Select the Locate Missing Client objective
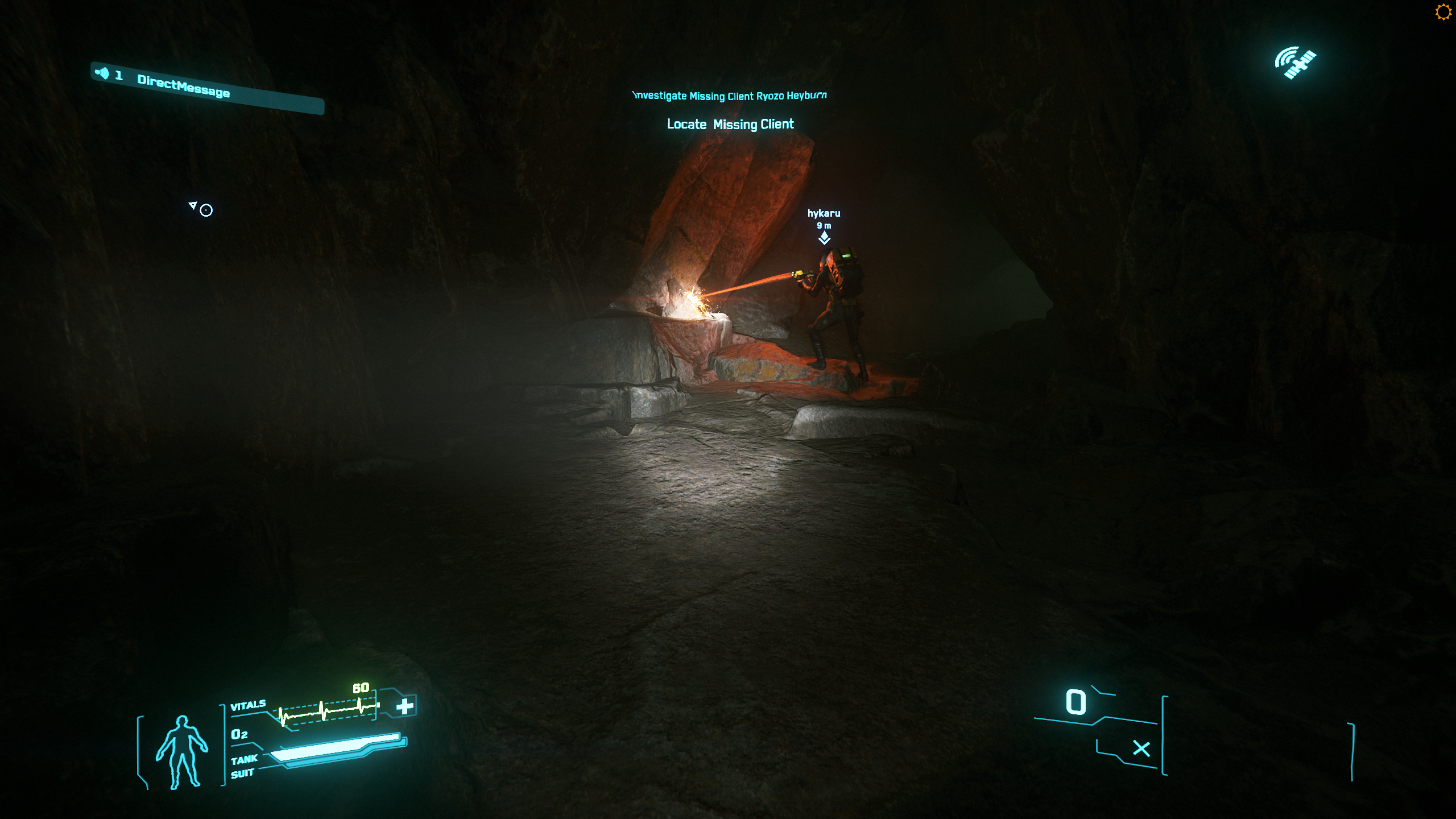 tap(730, 124)
